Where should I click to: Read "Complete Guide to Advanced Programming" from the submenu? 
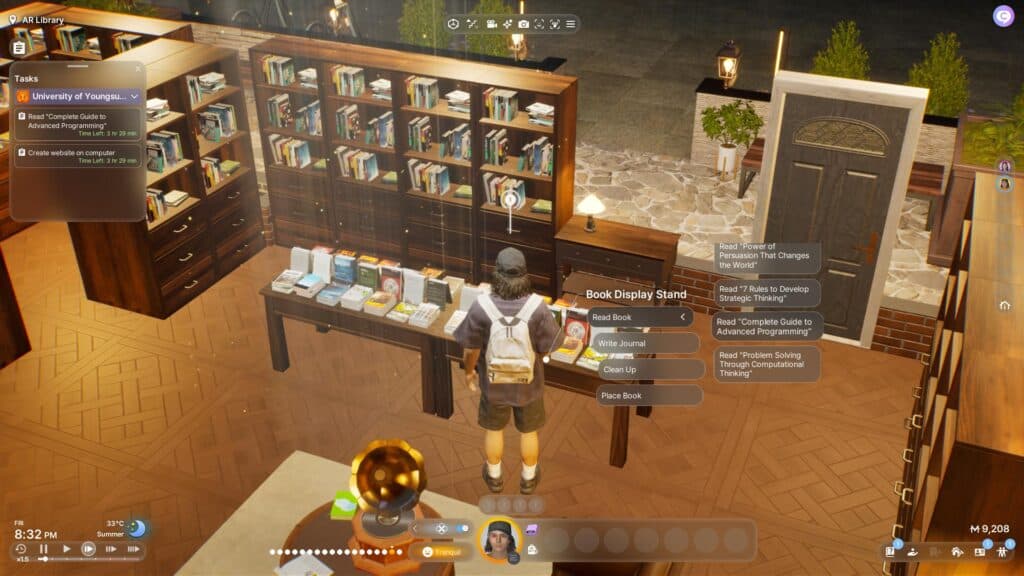[767, 327]
